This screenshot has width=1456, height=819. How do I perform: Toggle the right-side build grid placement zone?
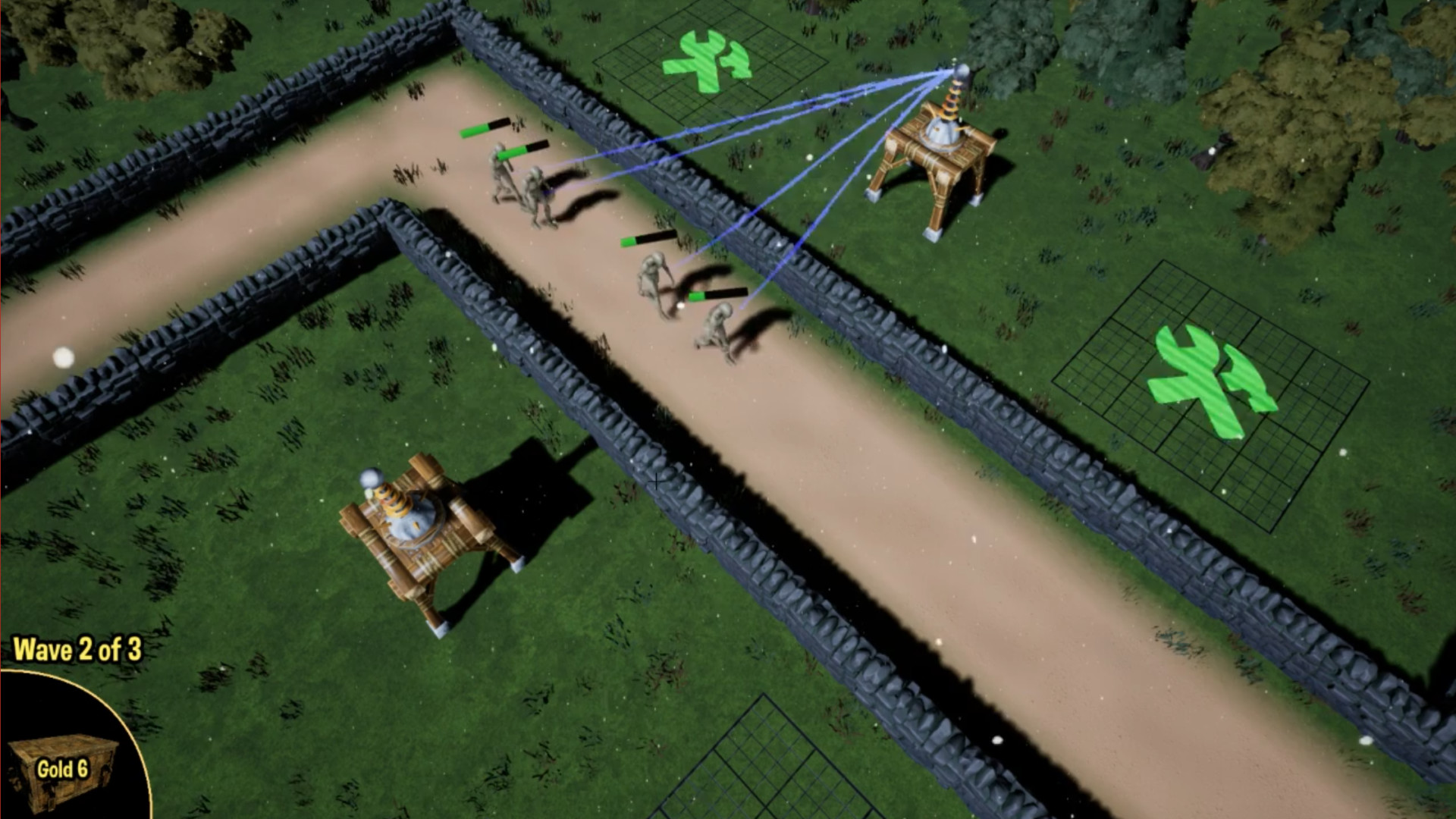pos(1206,394)
